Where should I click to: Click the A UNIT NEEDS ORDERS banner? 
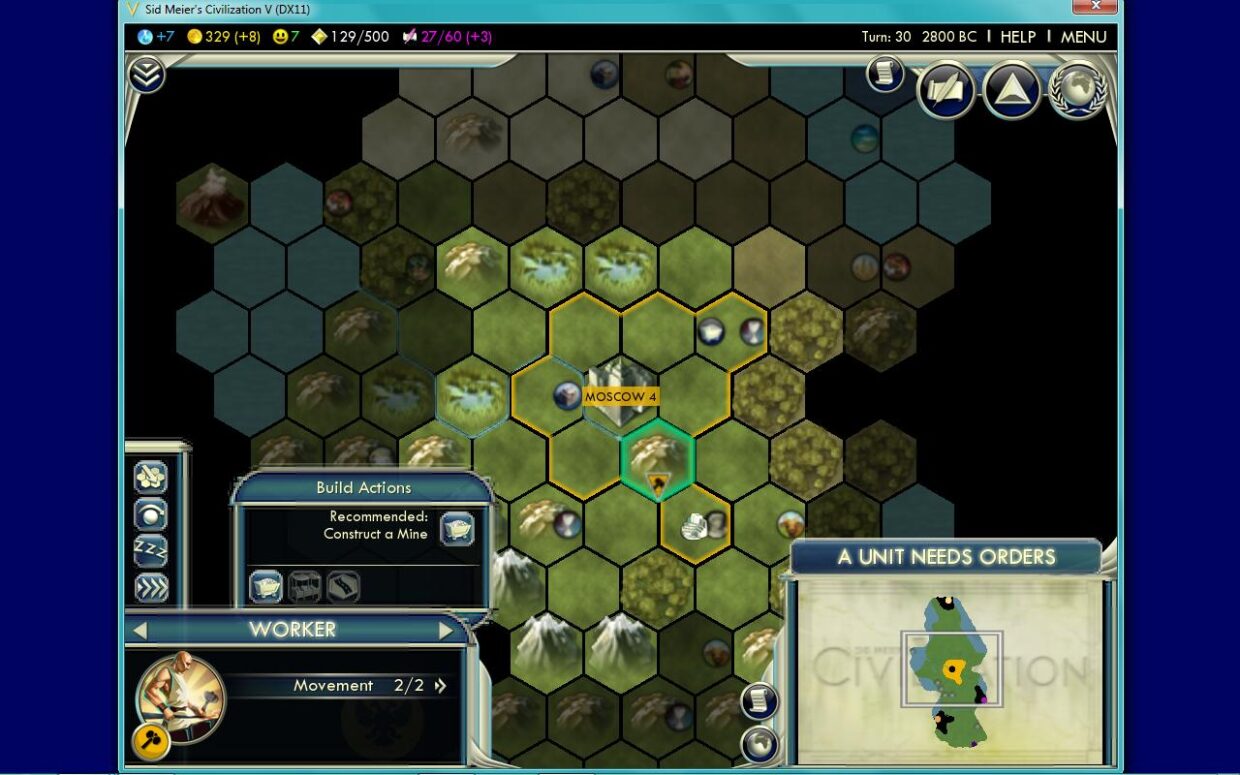coord(946,557)
